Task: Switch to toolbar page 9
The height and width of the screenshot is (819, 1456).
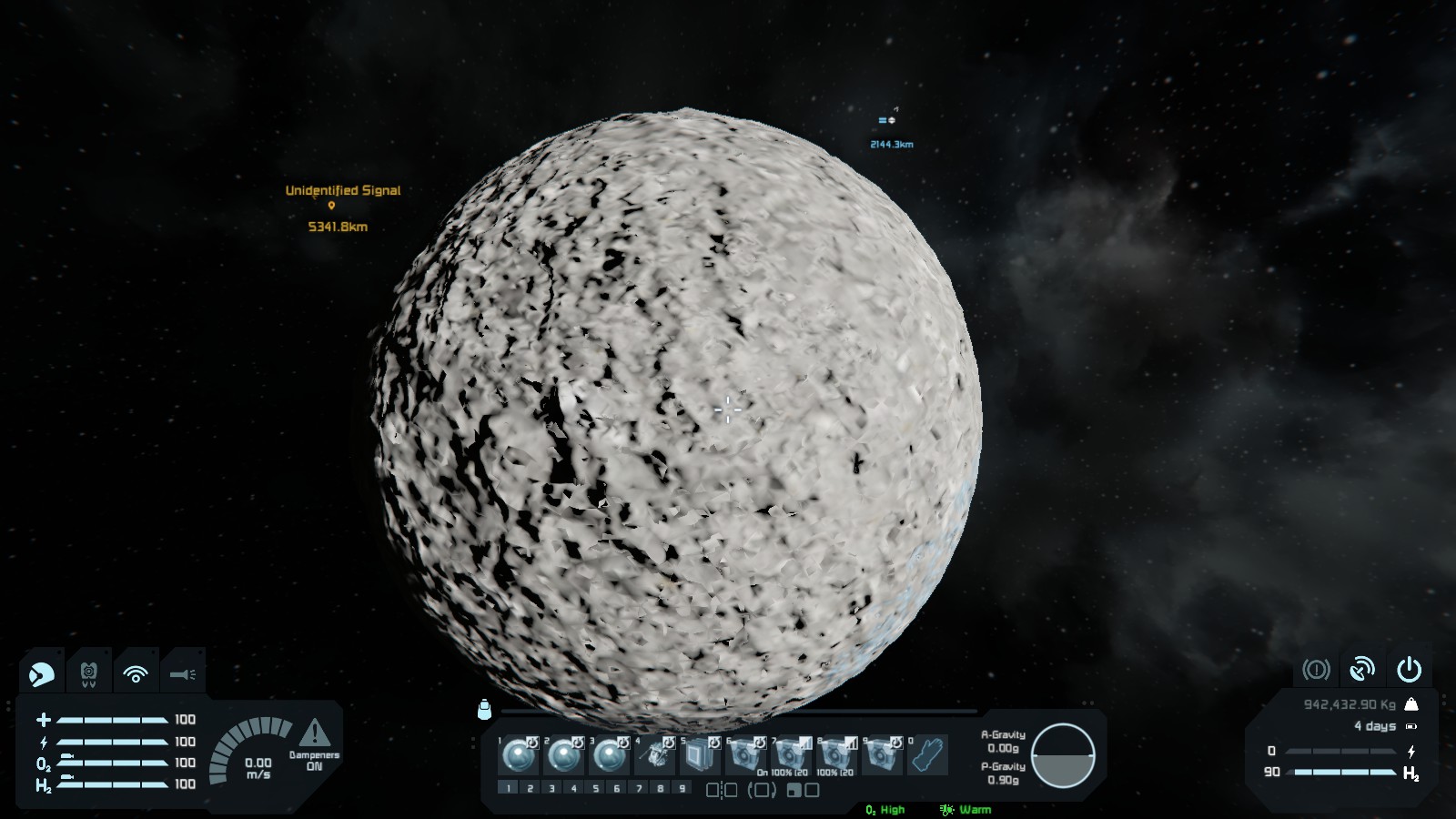Action: (682, 788)
